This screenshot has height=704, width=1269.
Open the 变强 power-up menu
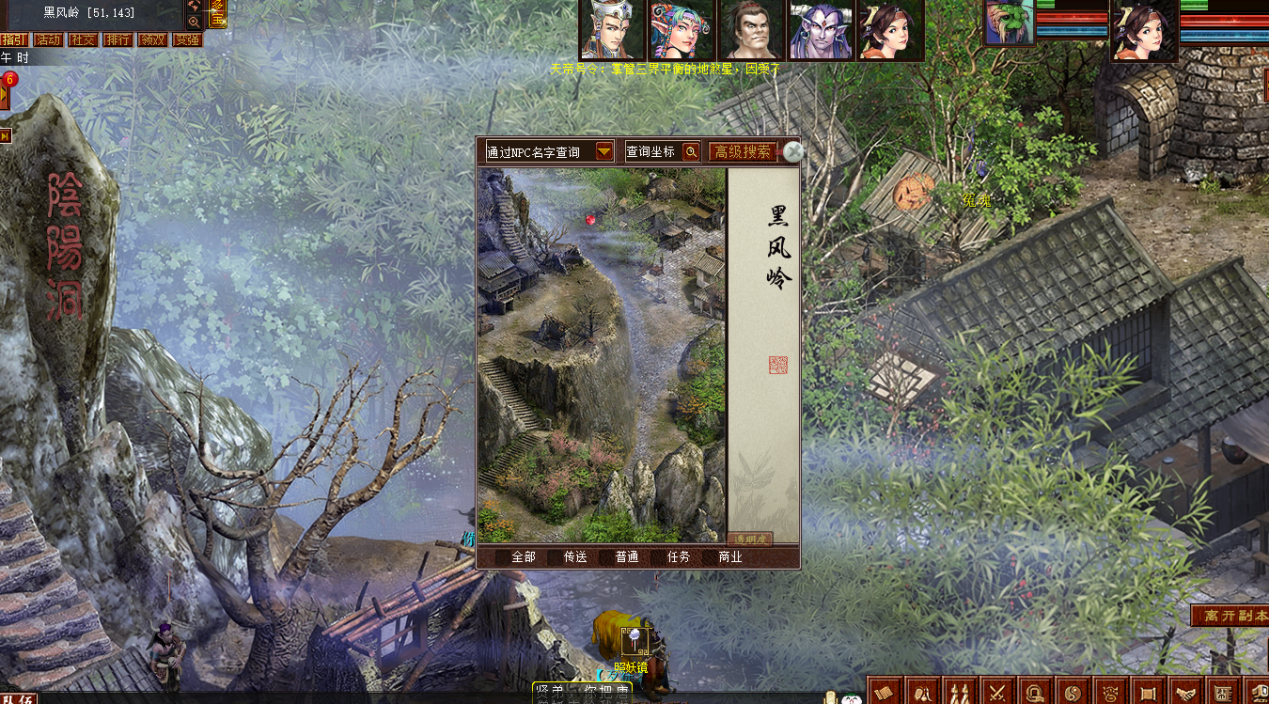point(187,40)
